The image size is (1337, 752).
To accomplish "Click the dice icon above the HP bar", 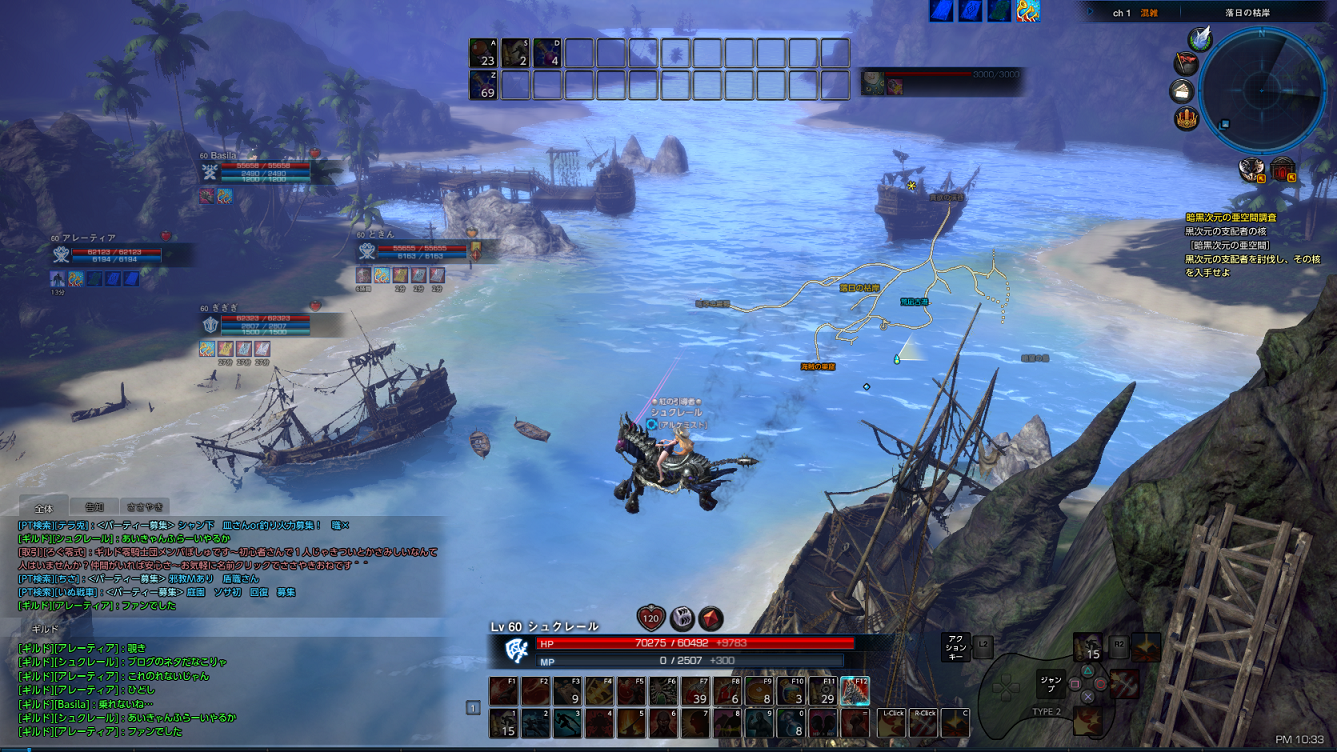I will point(682,618).
